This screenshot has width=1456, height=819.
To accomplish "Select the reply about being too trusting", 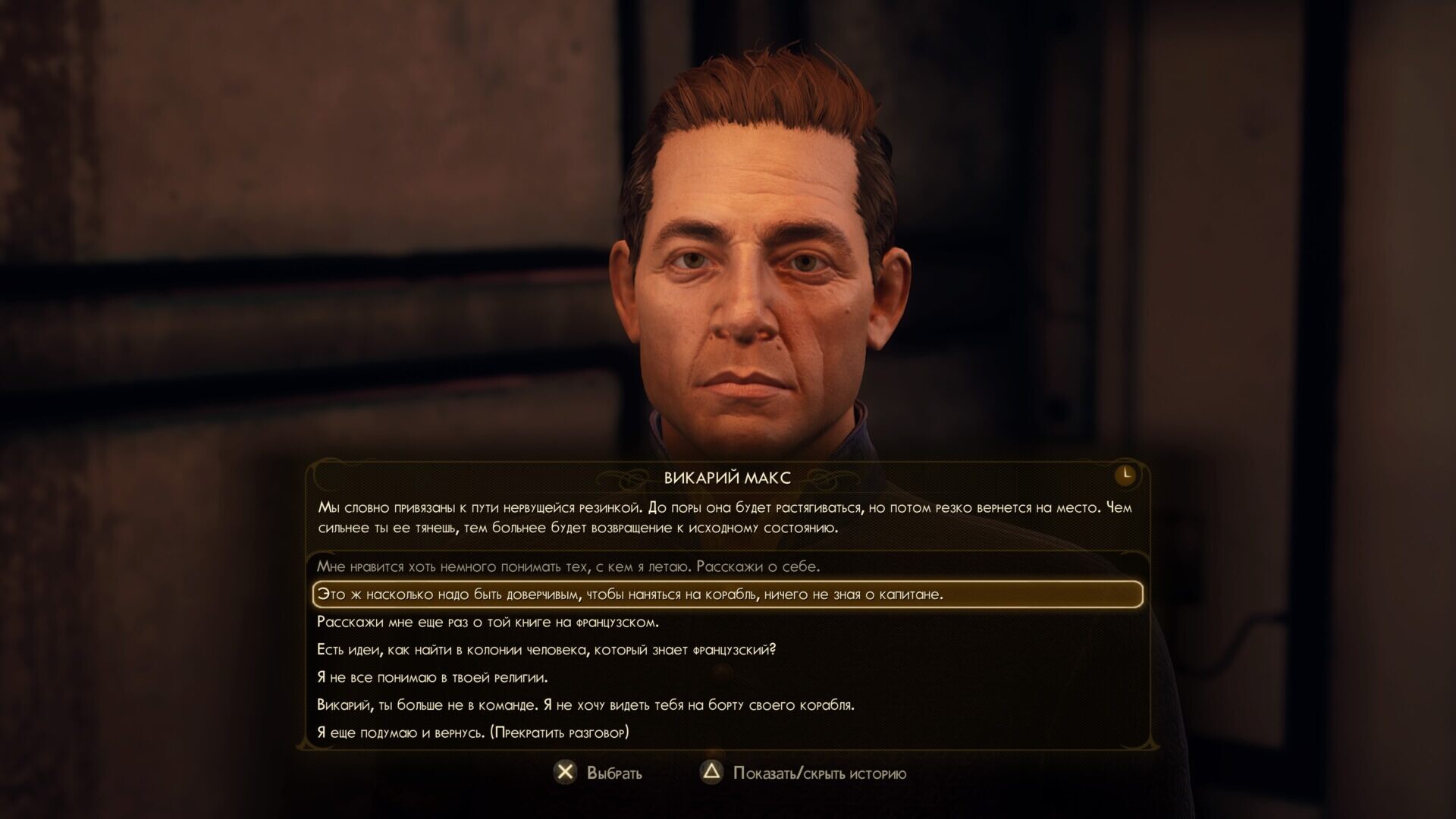I will (629, 595).
